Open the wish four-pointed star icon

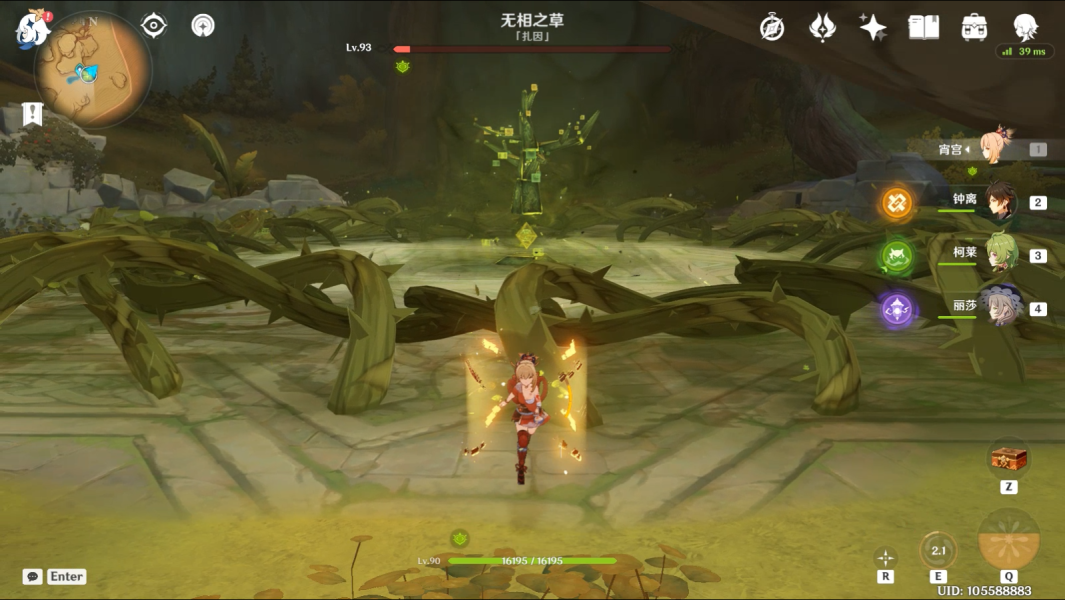pyautogui.click(x=872, y=27)
